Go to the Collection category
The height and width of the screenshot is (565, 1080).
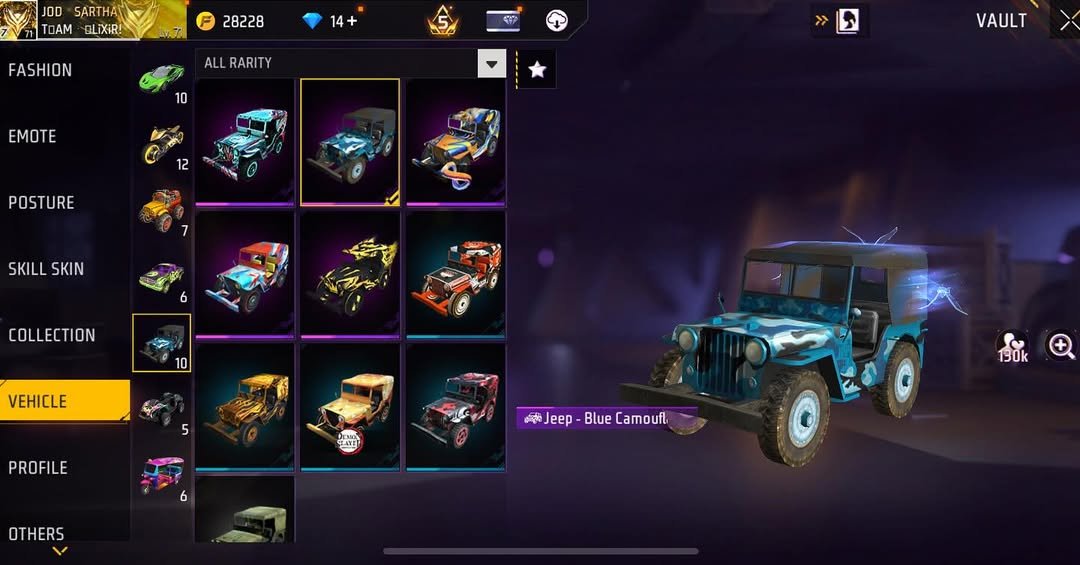52,335
